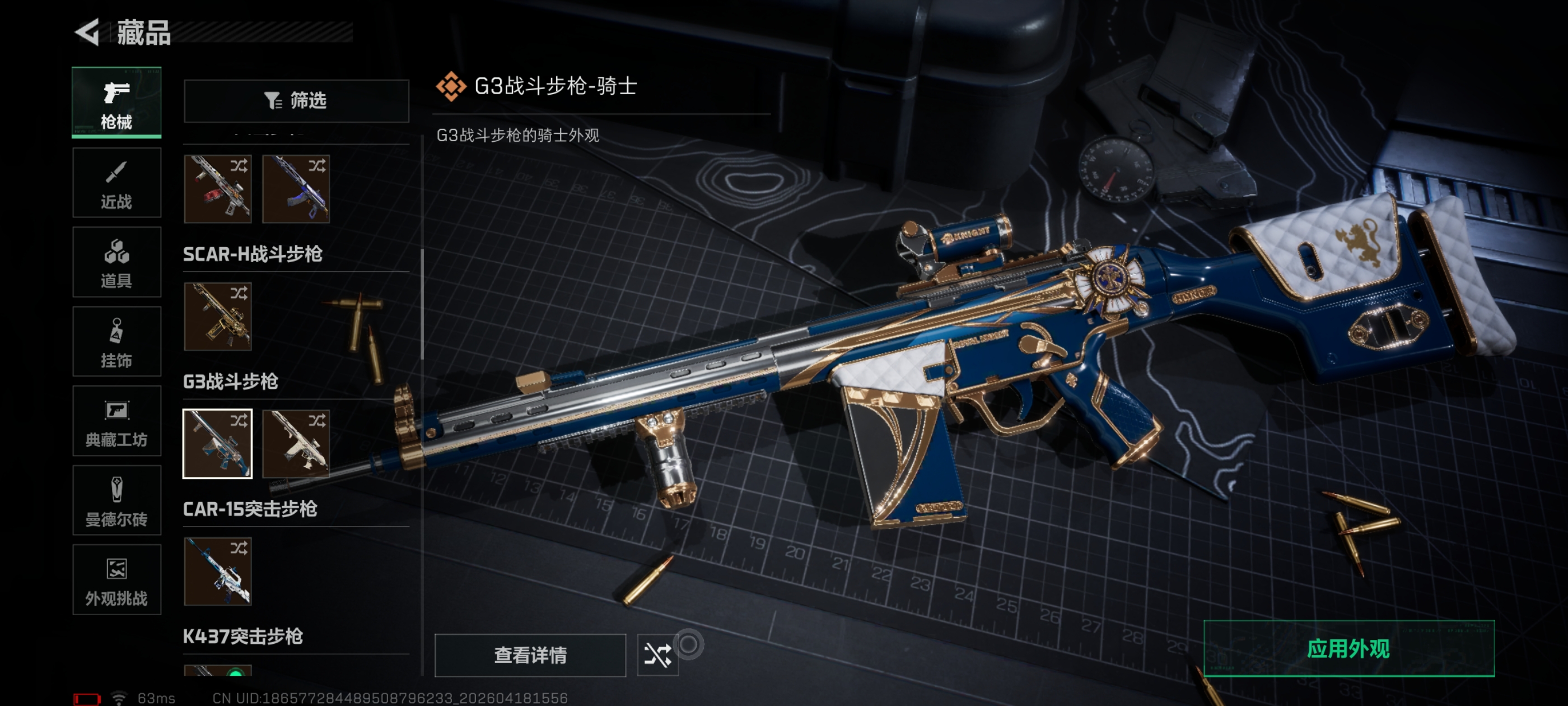The image size is (1568, 706).
Task: Select the gold SCAR-H战斗步枪 skin thumbnail
Action: pos(217,316)
